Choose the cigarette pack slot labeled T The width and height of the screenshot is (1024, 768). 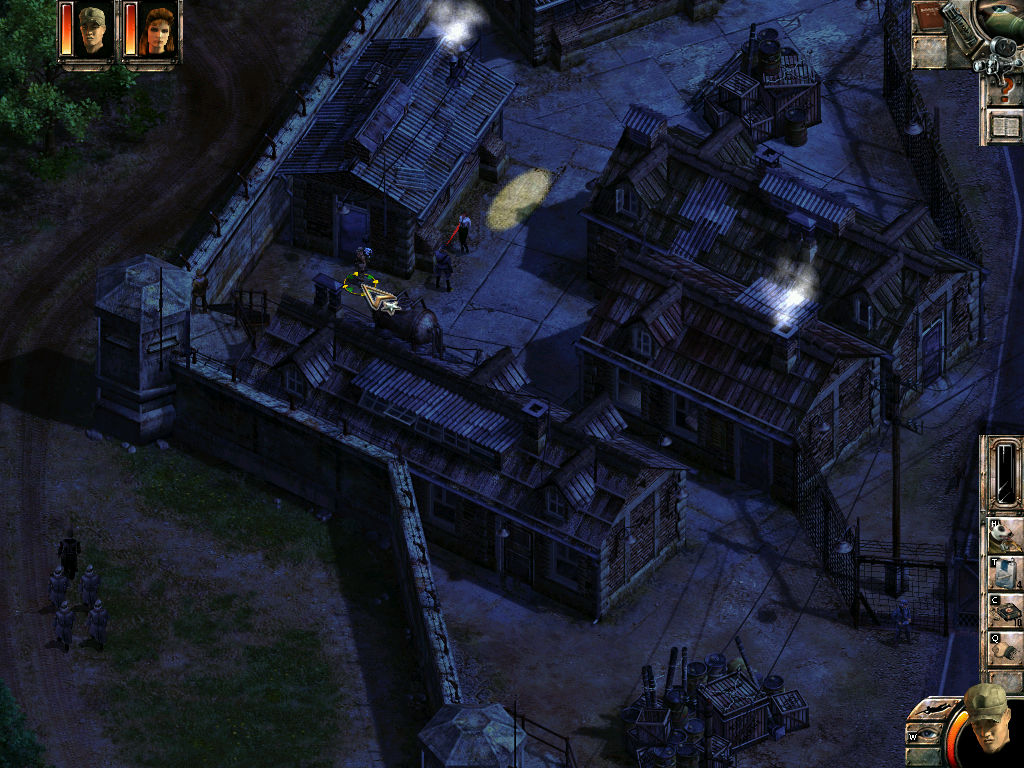pyautogui.click(x=1004, y=573)
